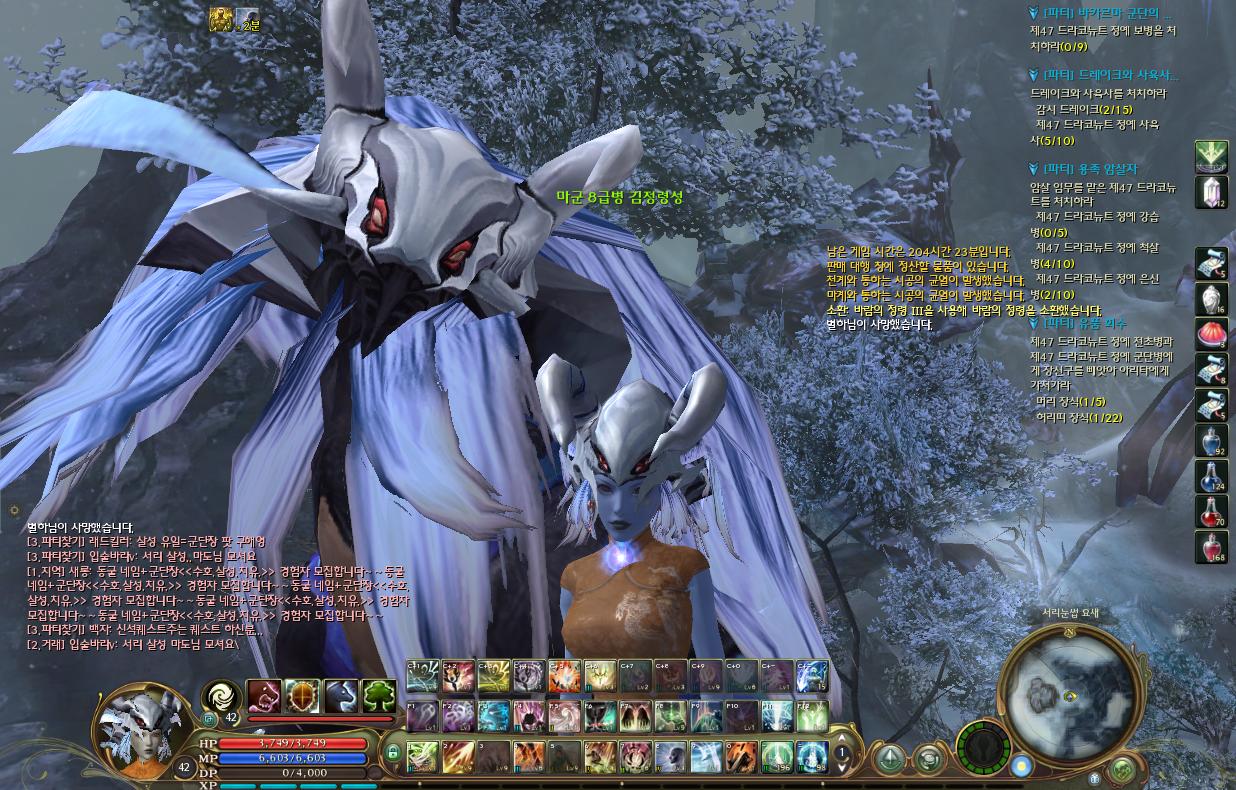Image resolution: width=1236 pixels, height=790 pixels.
Task: Use the red shell item in side bar
Action: [x=1211, y=333]
